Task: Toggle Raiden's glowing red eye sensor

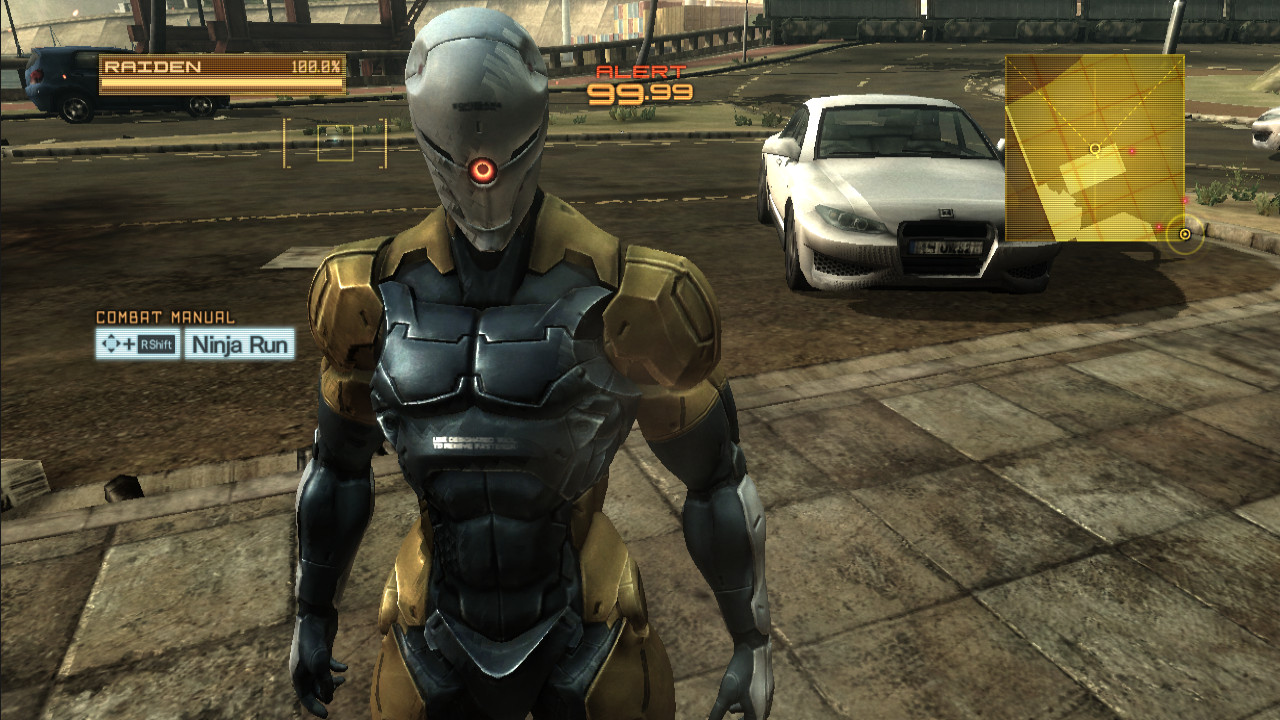Action: point(482,170)
